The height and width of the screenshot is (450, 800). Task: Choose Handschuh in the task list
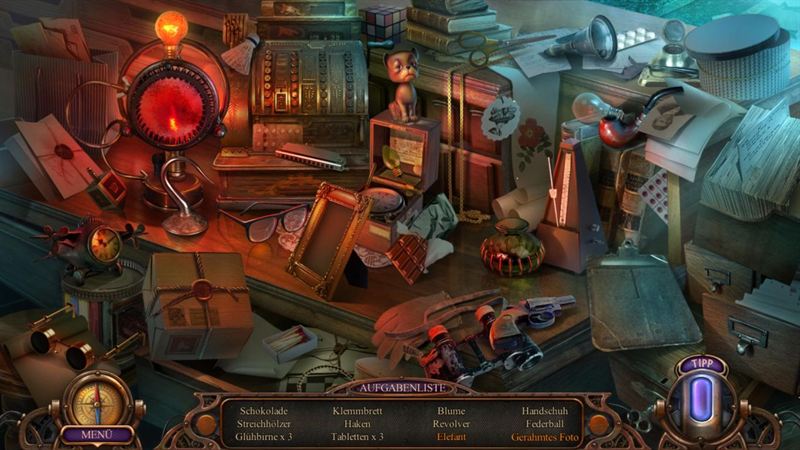(544, 410)
